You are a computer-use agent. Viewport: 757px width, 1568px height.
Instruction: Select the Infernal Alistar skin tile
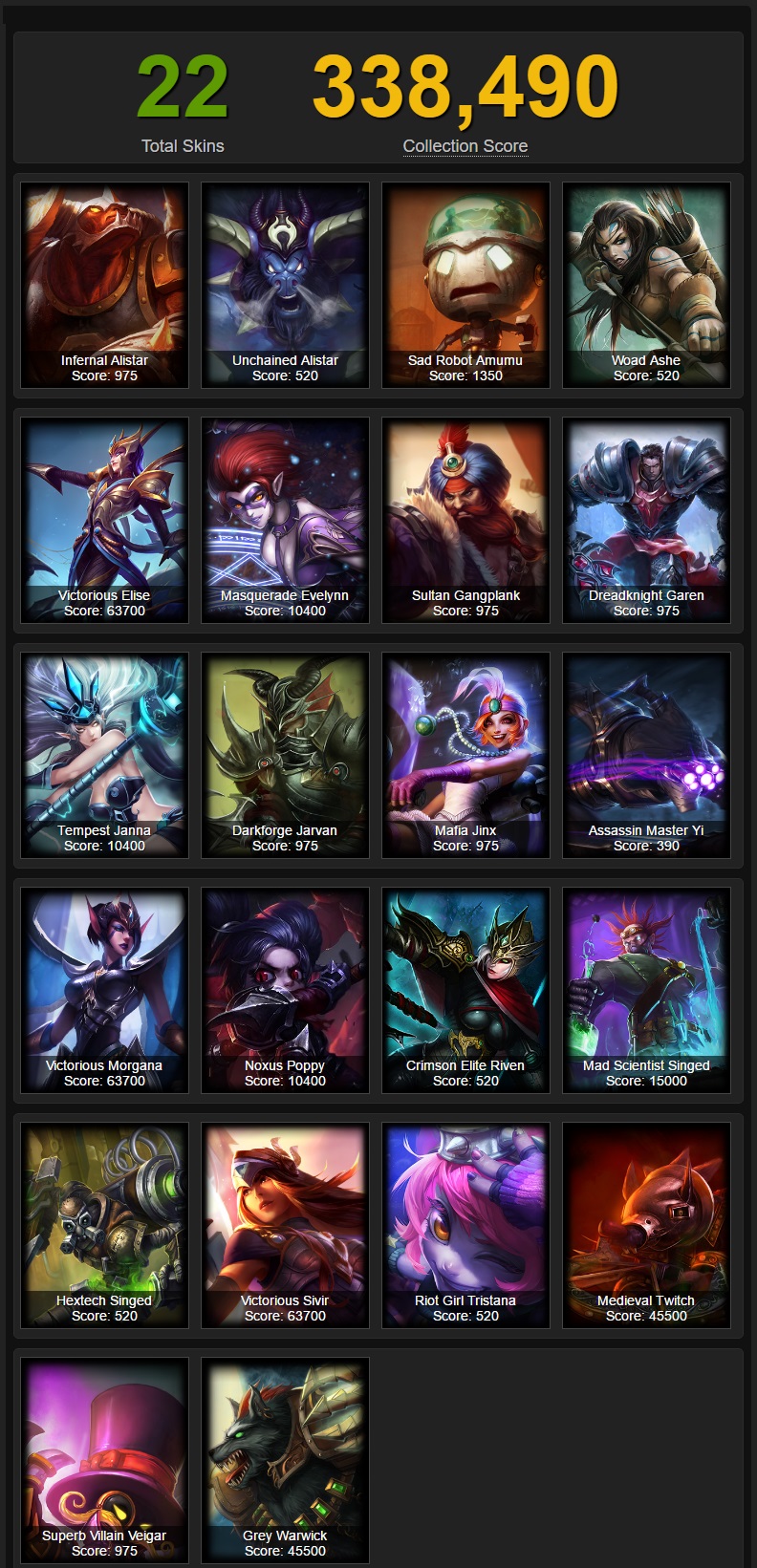tap(104, 285)
